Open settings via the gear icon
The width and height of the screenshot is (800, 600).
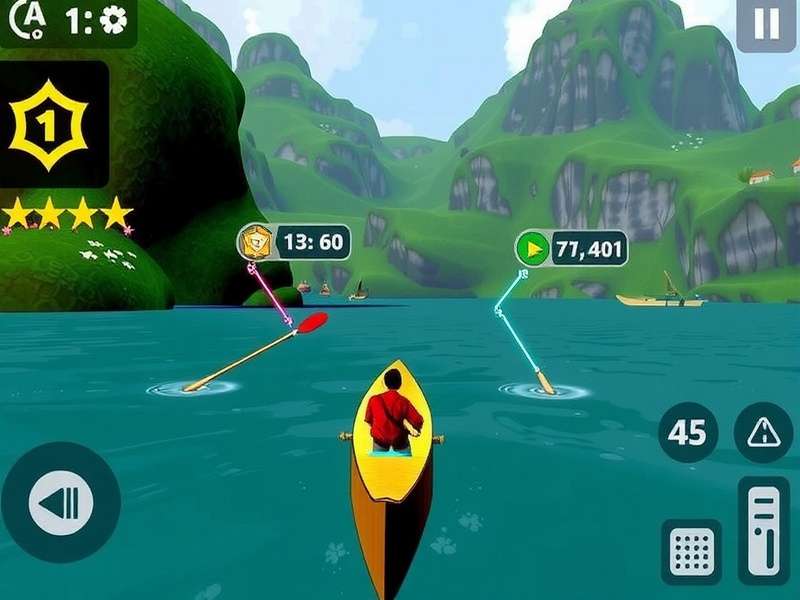tap(114, 20)
